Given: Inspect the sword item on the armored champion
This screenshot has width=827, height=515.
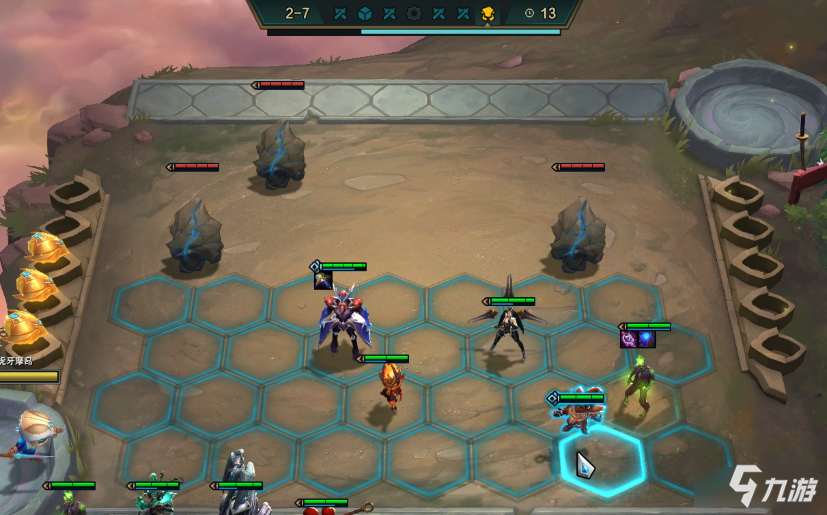Looking at the screenshot, I should [323, 281].
